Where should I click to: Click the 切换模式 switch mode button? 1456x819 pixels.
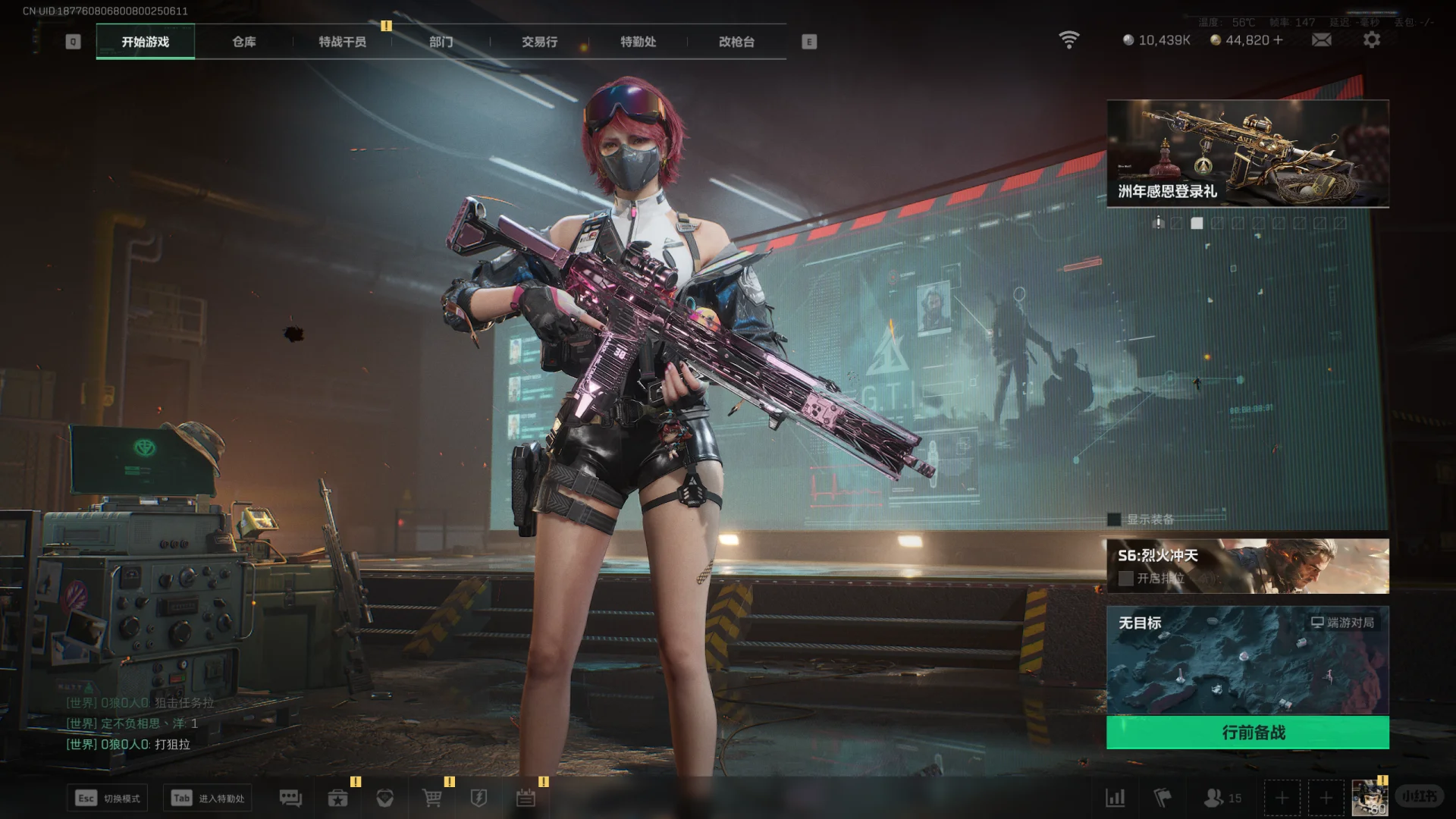tap(107, 798)
